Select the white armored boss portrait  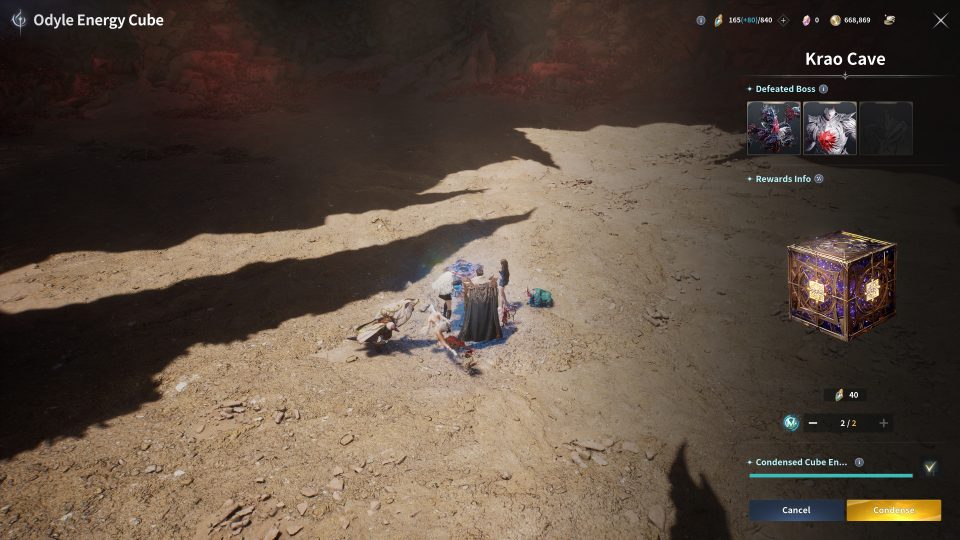click(829, 128)
